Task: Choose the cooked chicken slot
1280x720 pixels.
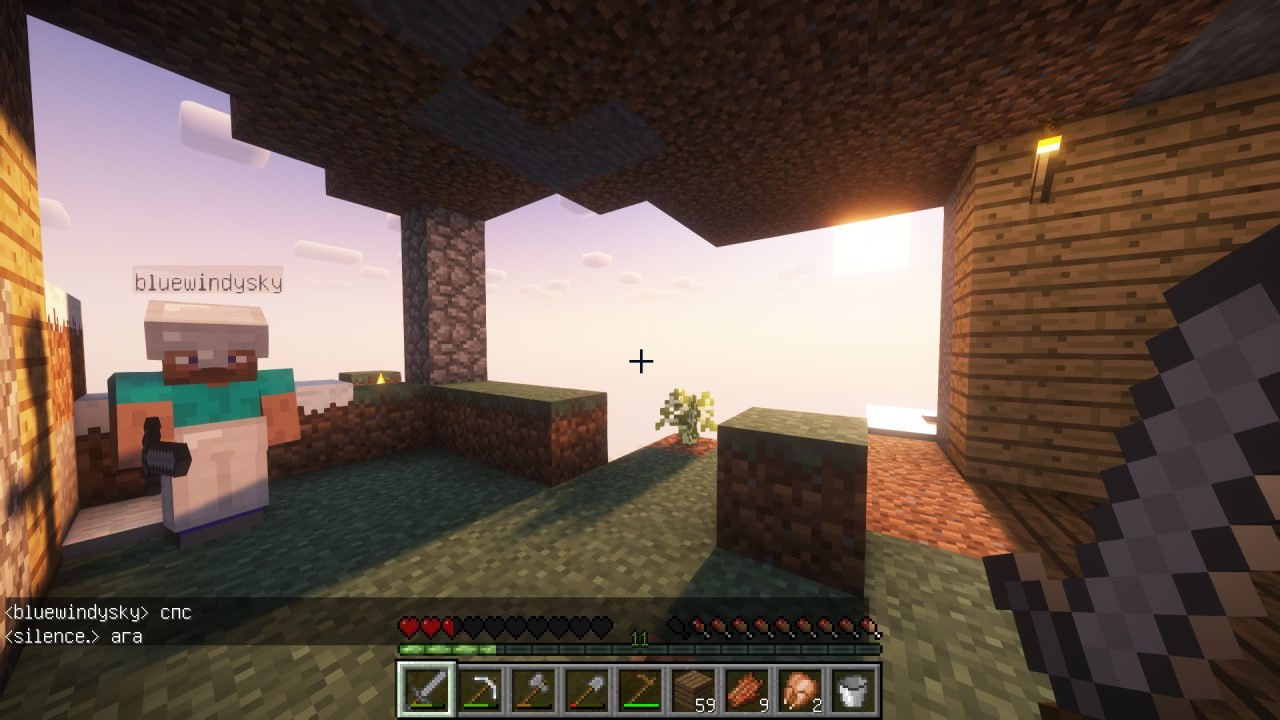Action: click(800, 690)
